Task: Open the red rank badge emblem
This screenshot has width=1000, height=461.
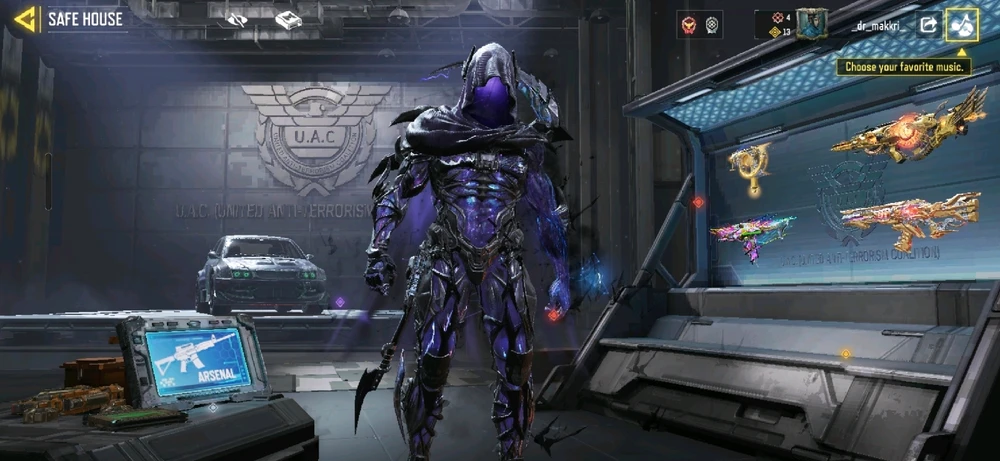Action: point(687,25)
